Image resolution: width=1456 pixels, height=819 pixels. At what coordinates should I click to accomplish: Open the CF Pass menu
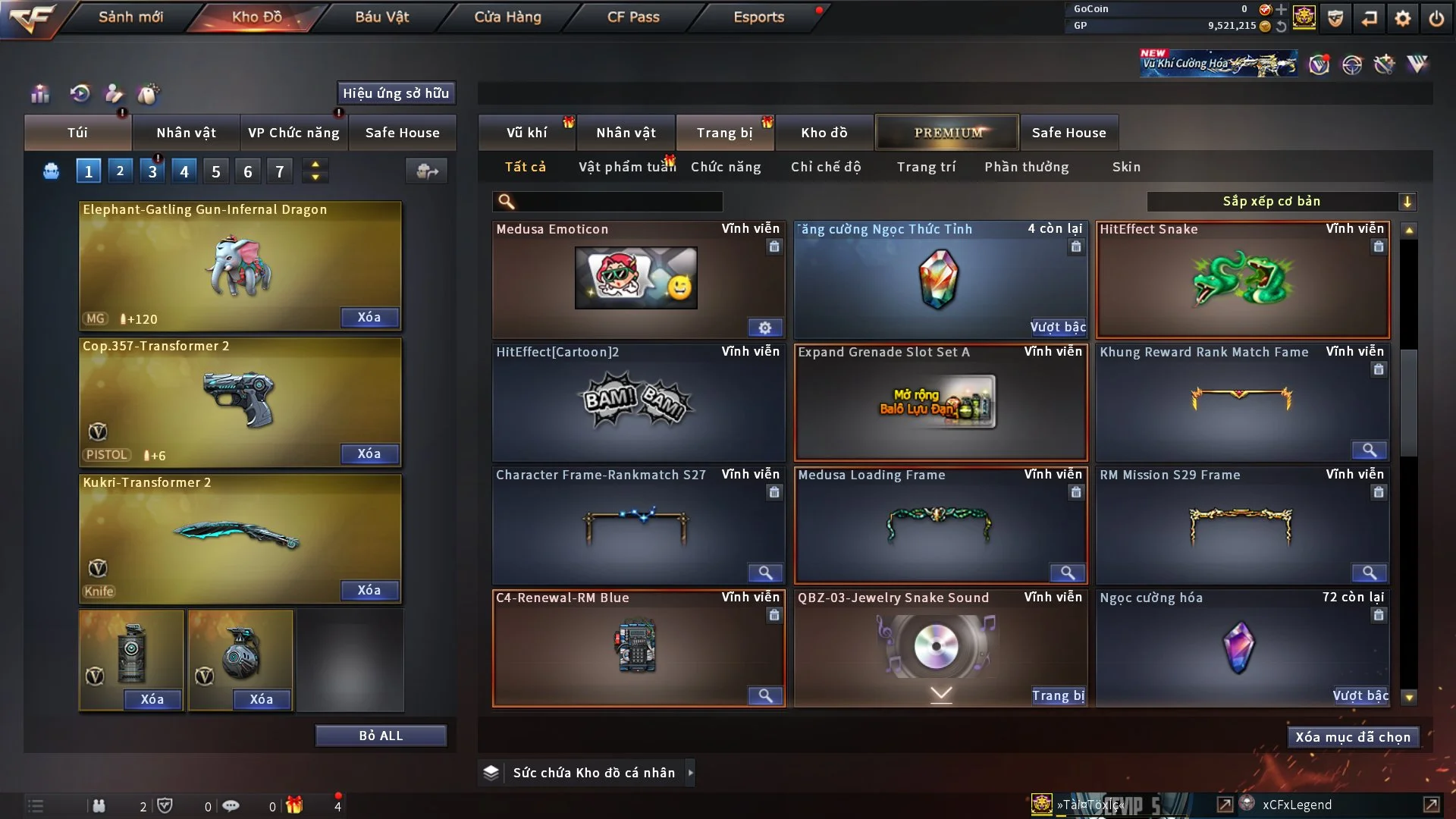[633, 17]
